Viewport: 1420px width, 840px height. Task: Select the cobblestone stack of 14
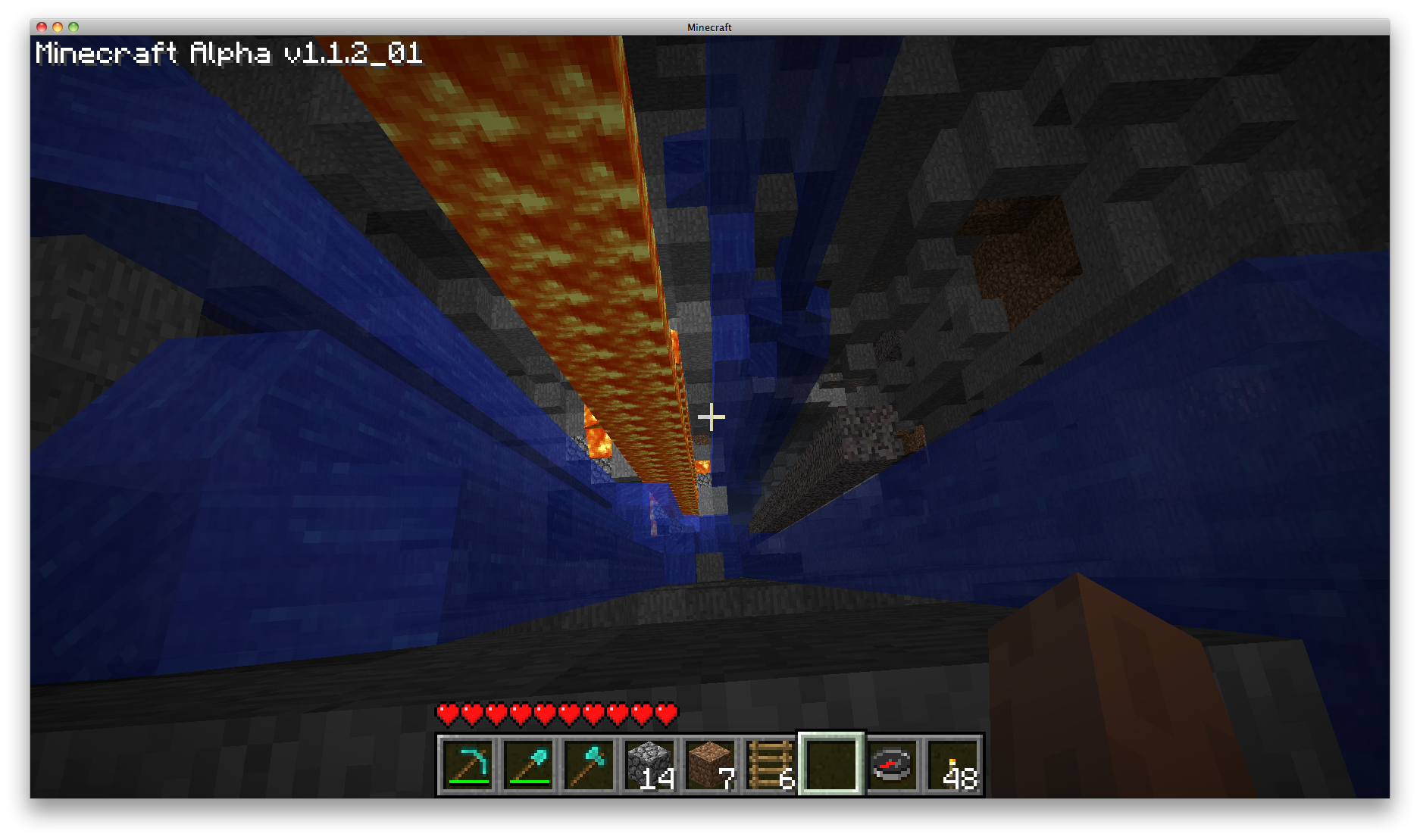tap(649, 765)
